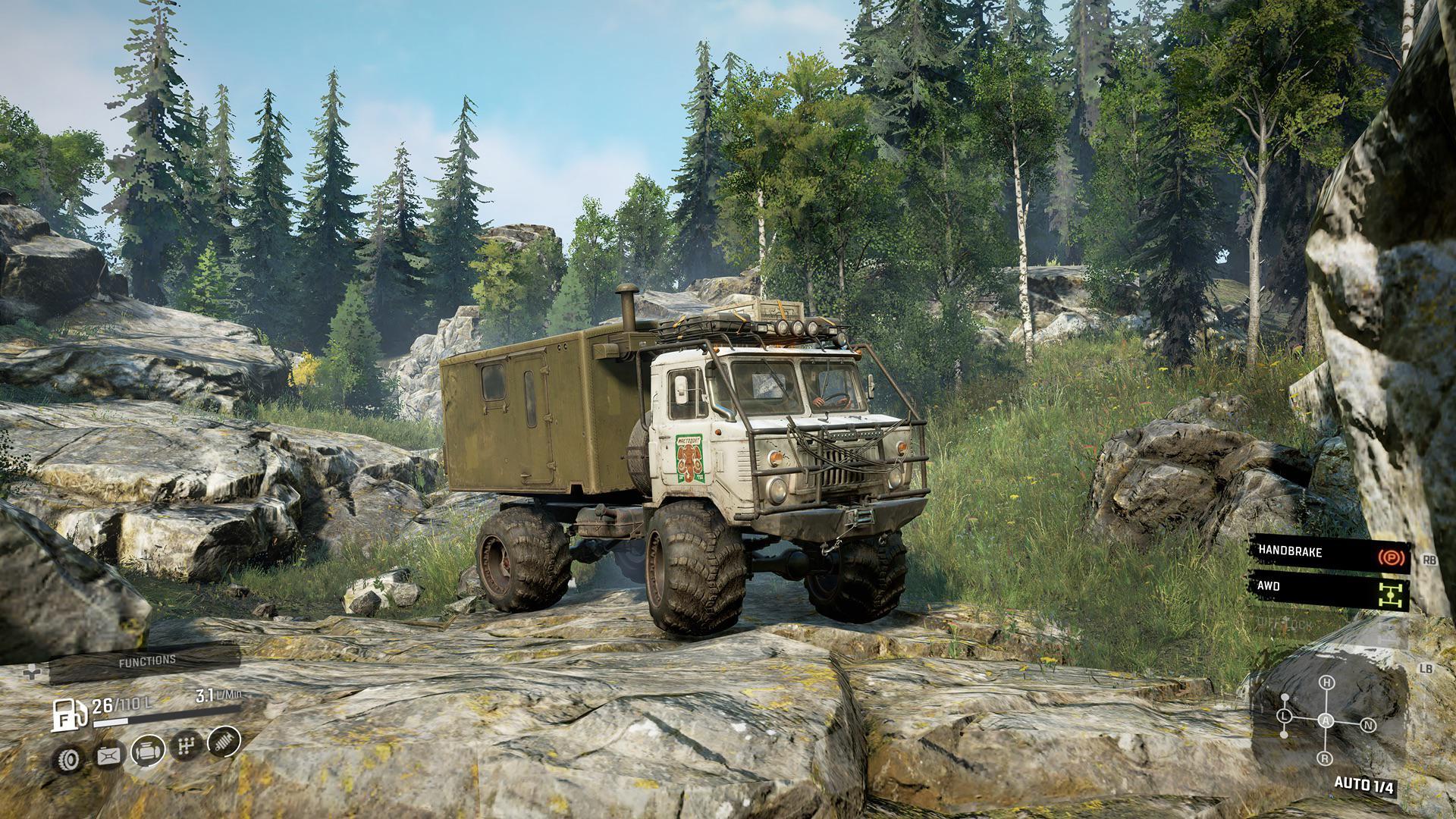Image resolution: width=1456 pixels, height=819 pixels.
Task: Select High gear (H) on the shifter diagram
Action: [1326, 681]
